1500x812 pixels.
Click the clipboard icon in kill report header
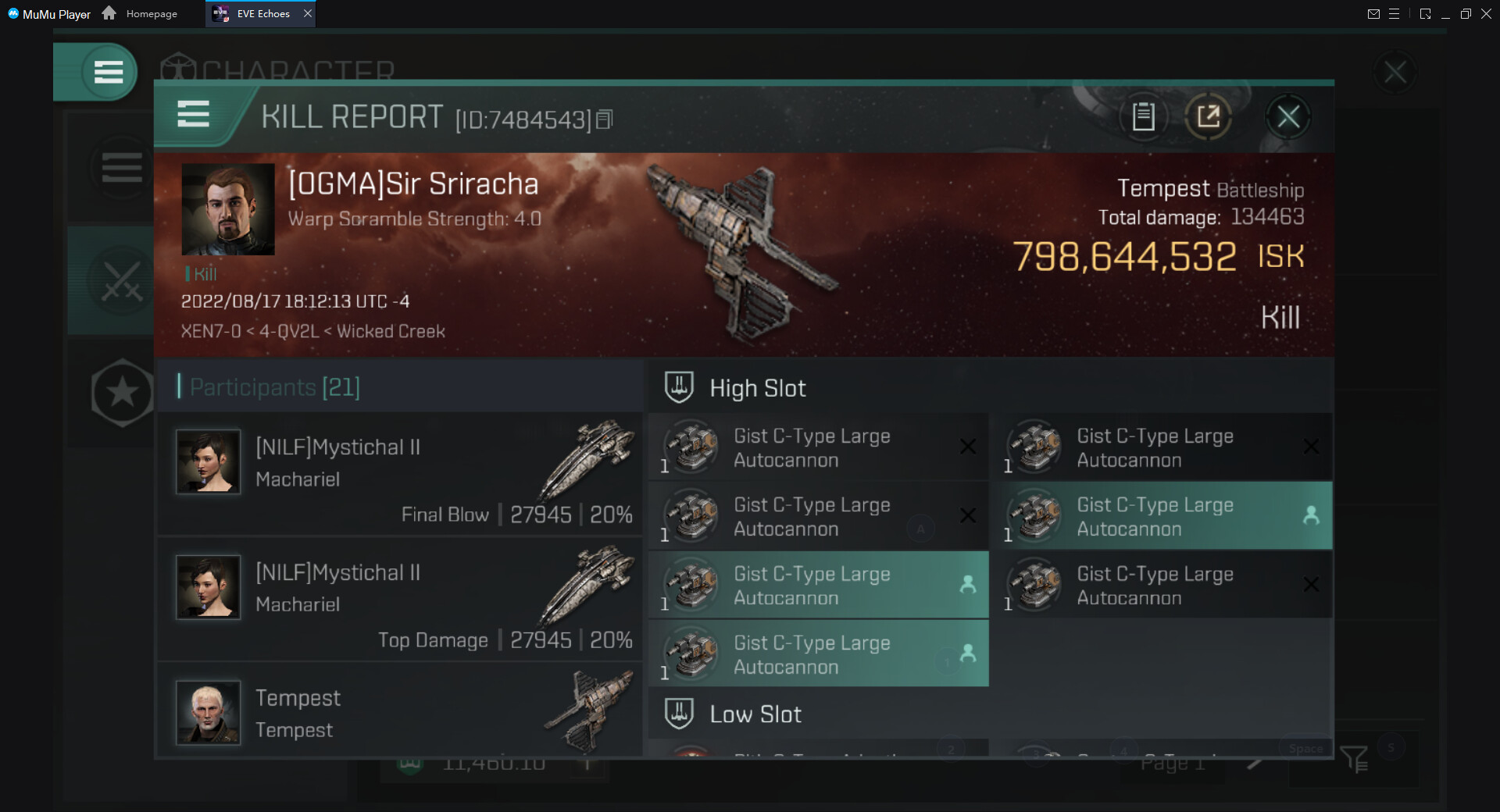click(1143, 117)
